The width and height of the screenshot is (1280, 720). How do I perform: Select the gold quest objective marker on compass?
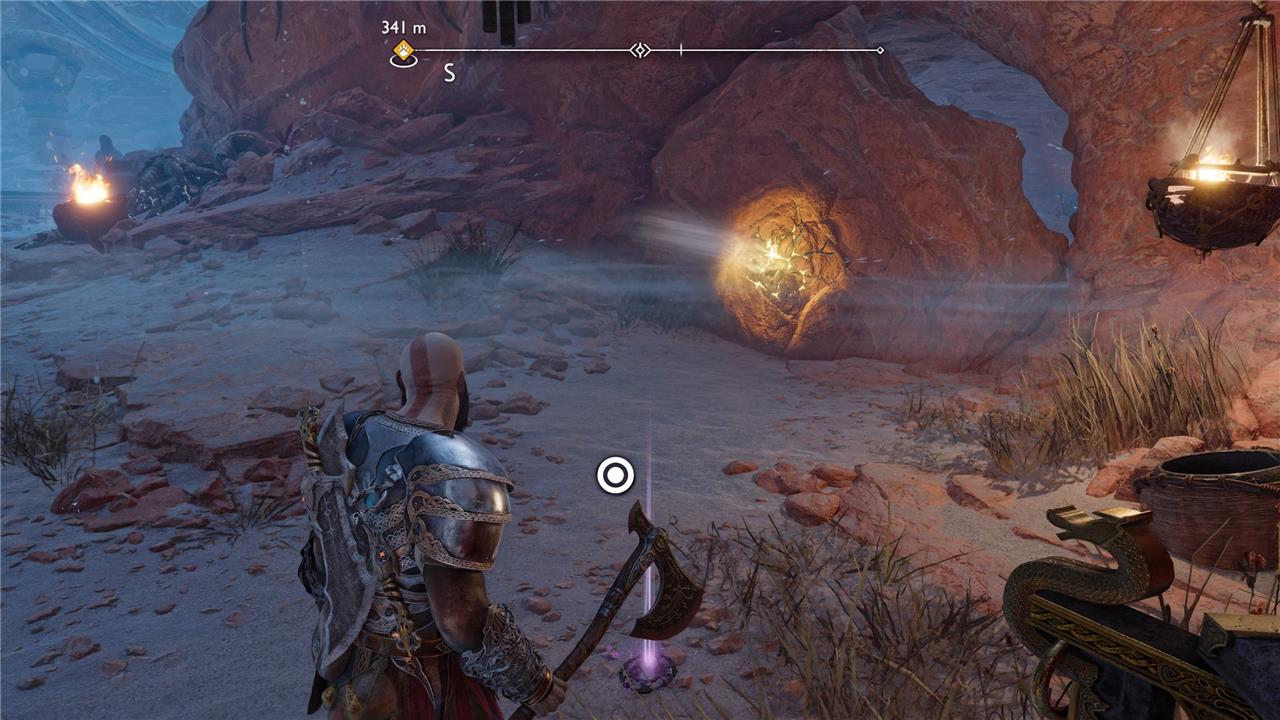coord(403,52)
